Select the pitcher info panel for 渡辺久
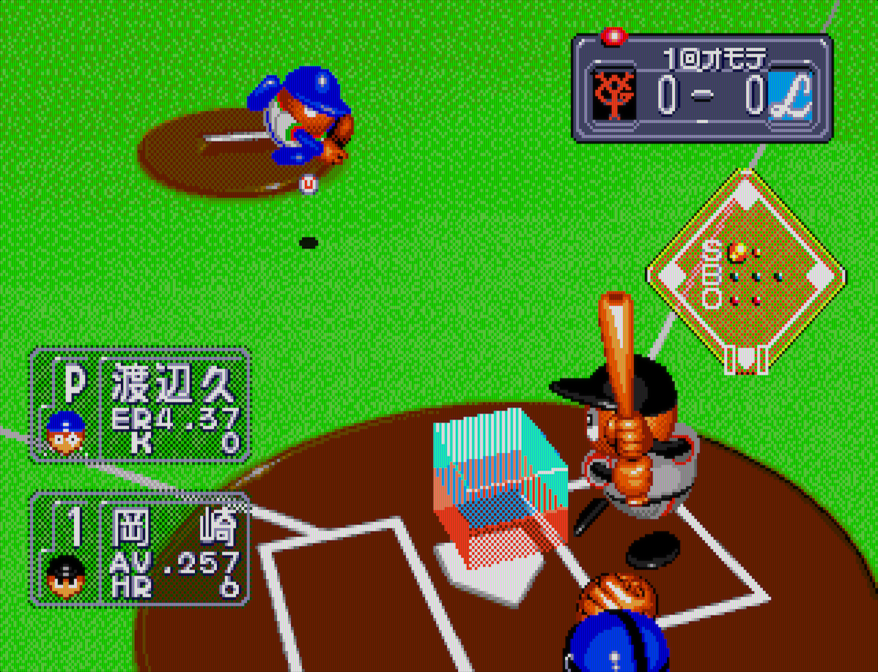 click(x=139, y=404)
